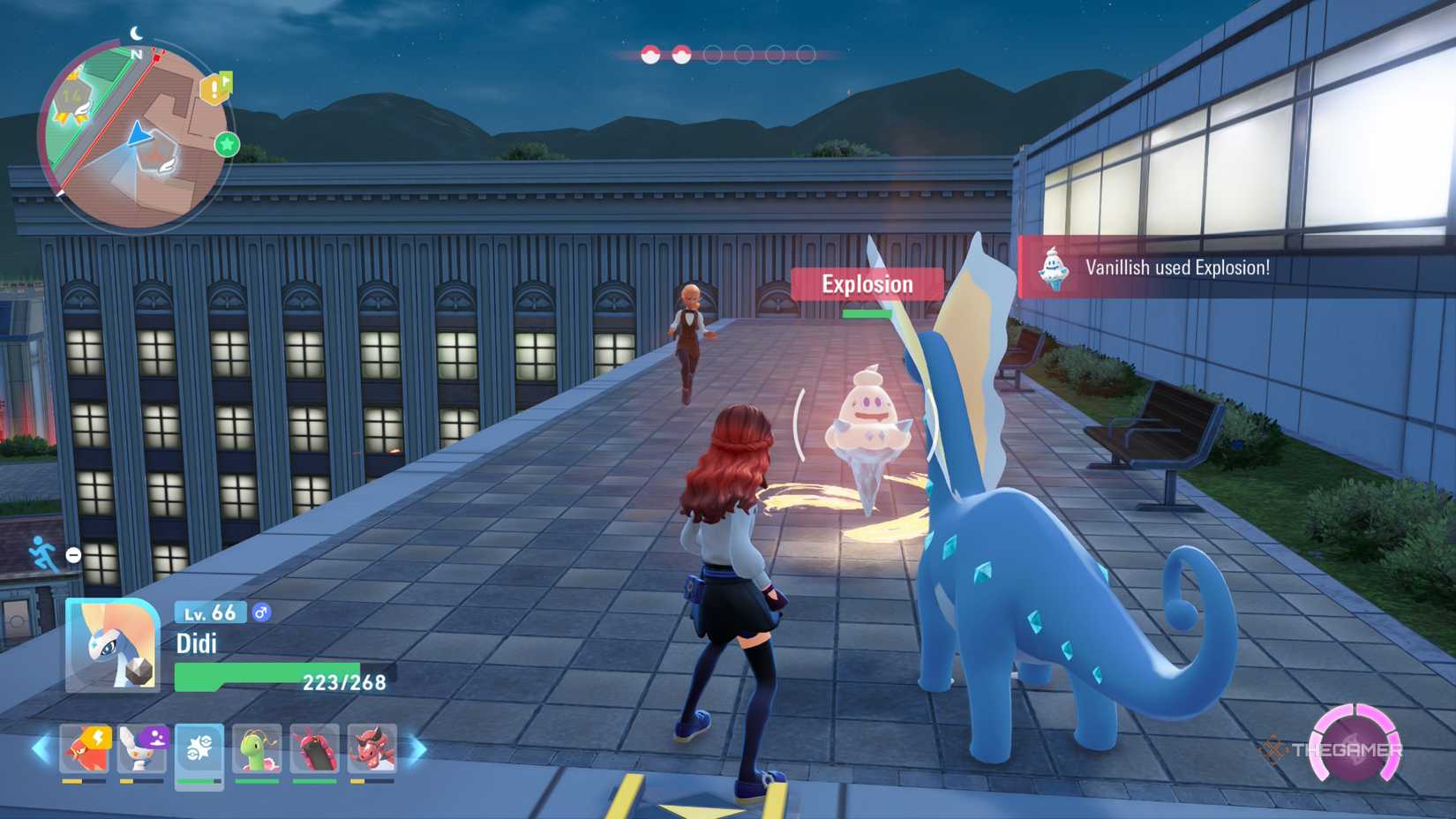Image resolution: width=1456 pixels, height=819 pixels.
Task: Pick the red and black Scolipede slot
Action: click(314, 749)
